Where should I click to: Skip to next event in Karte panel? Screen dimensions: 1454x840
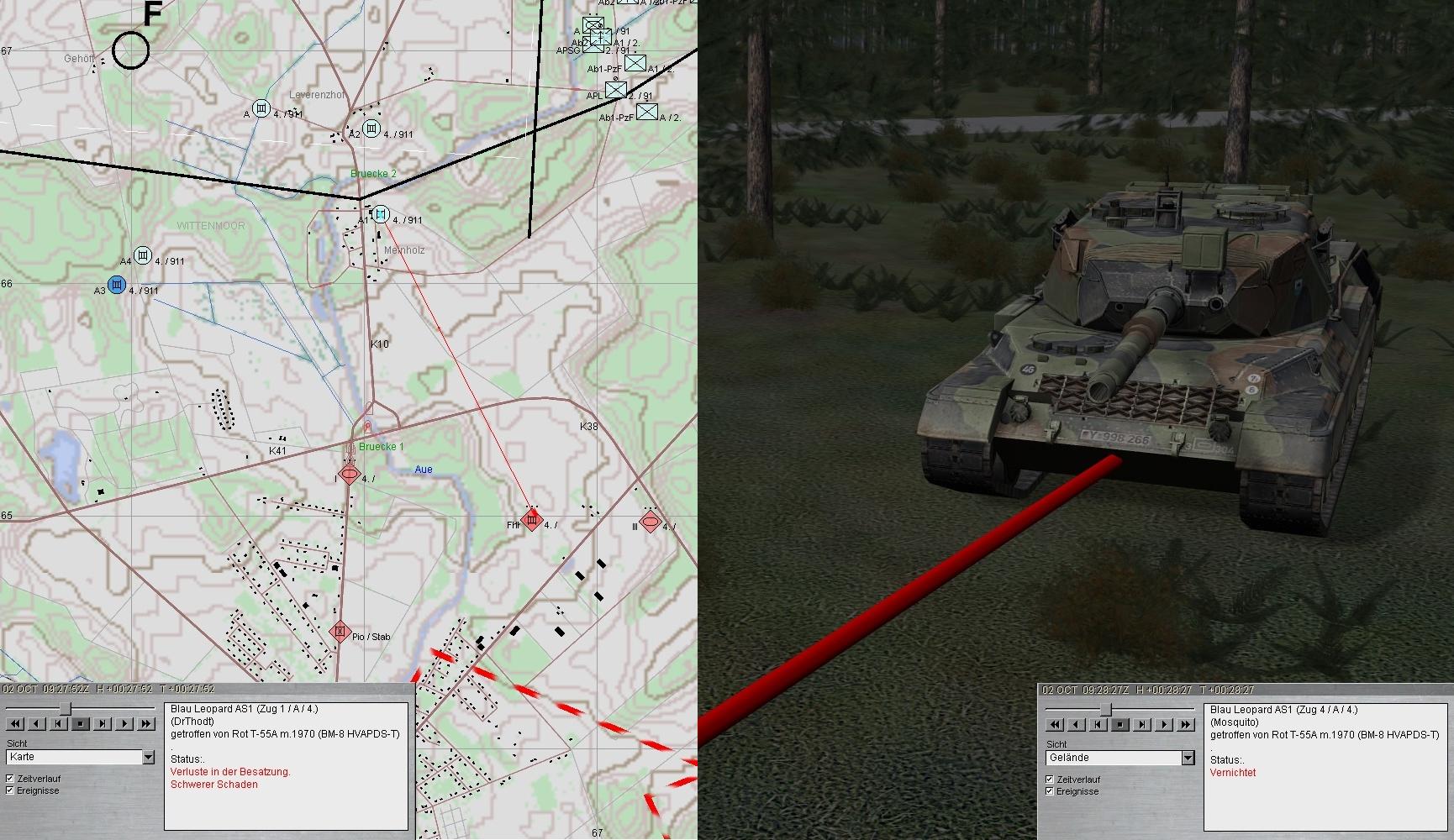[x=103, y=723]
